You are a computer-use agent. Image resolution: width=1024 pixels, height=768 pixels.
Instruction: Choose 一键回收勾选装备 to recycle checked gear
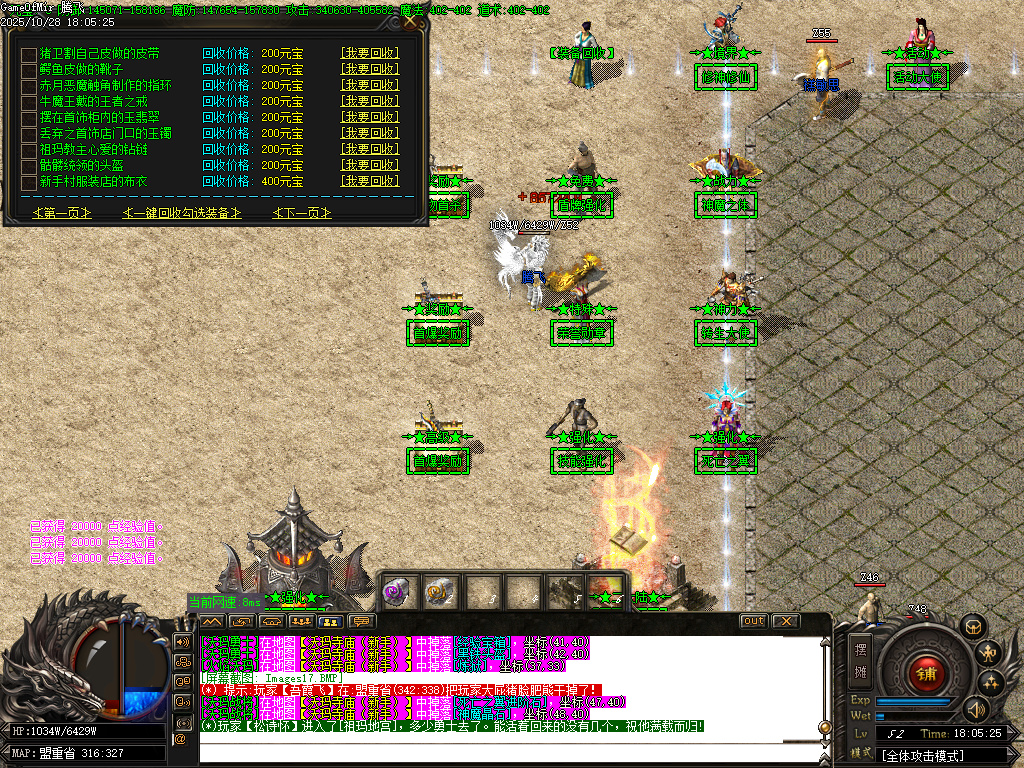182,213
